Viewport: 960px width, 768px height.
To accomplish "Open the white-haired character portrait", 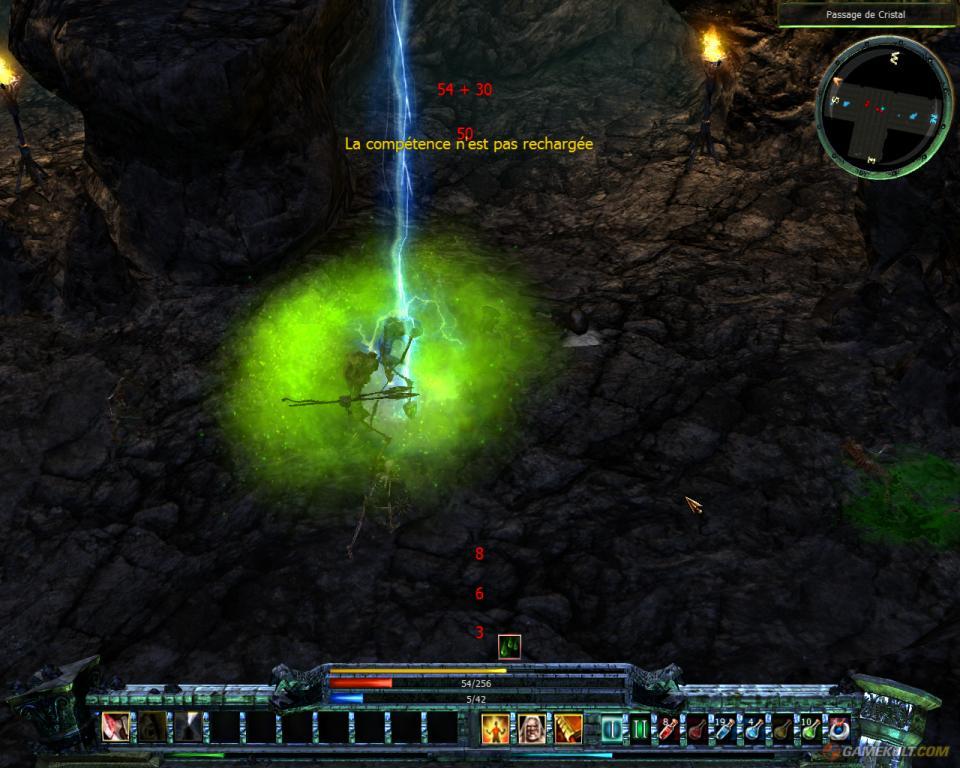I will click(532, 728).
